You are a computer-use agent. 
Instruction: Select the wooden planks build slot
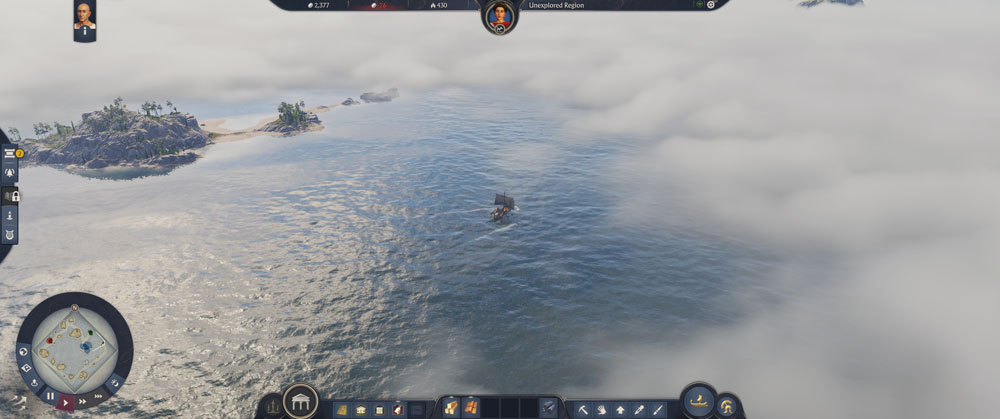(x=451, y=407)
